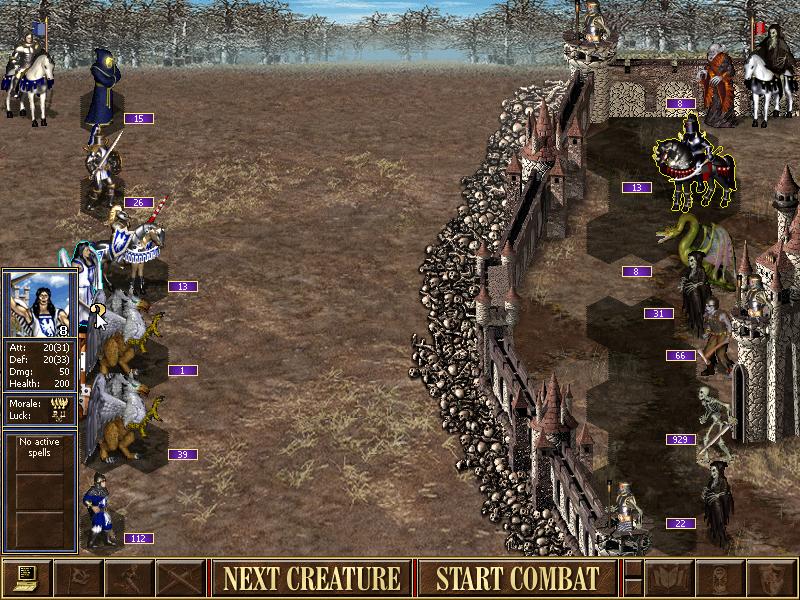Open the spellbook from the bottom bar
This screenshot has width=800, height=600.
click(670, 578)
